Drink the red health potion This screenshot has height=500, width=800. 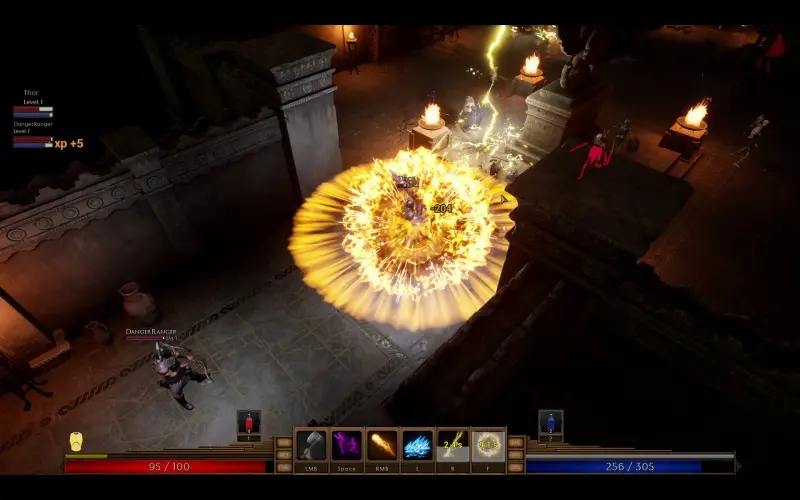pyautogui.click(x=249, y=423)
